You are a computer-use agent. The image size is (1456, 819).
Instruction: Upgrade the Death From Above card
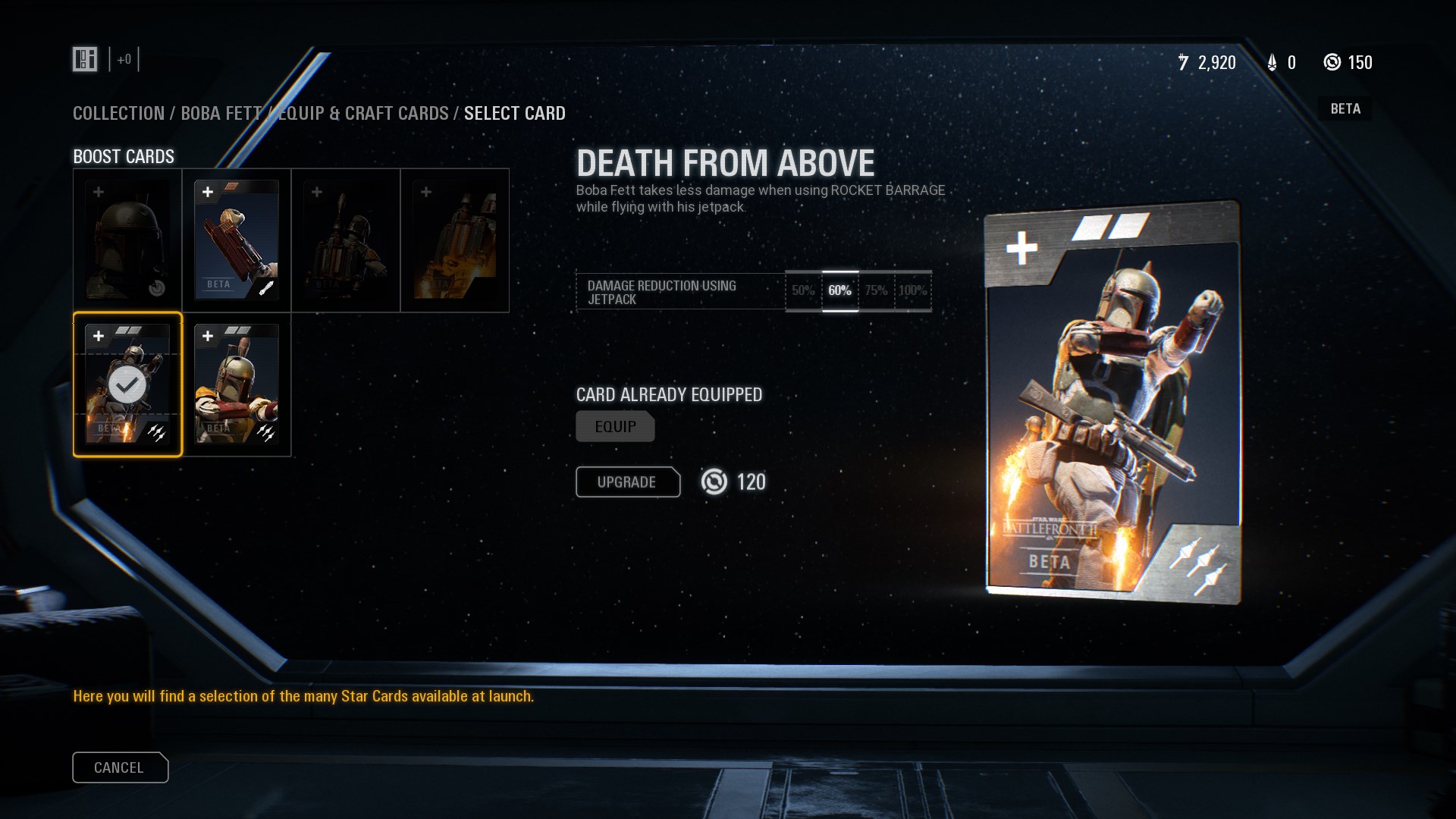pyautogui.click(x=627, y=482)
